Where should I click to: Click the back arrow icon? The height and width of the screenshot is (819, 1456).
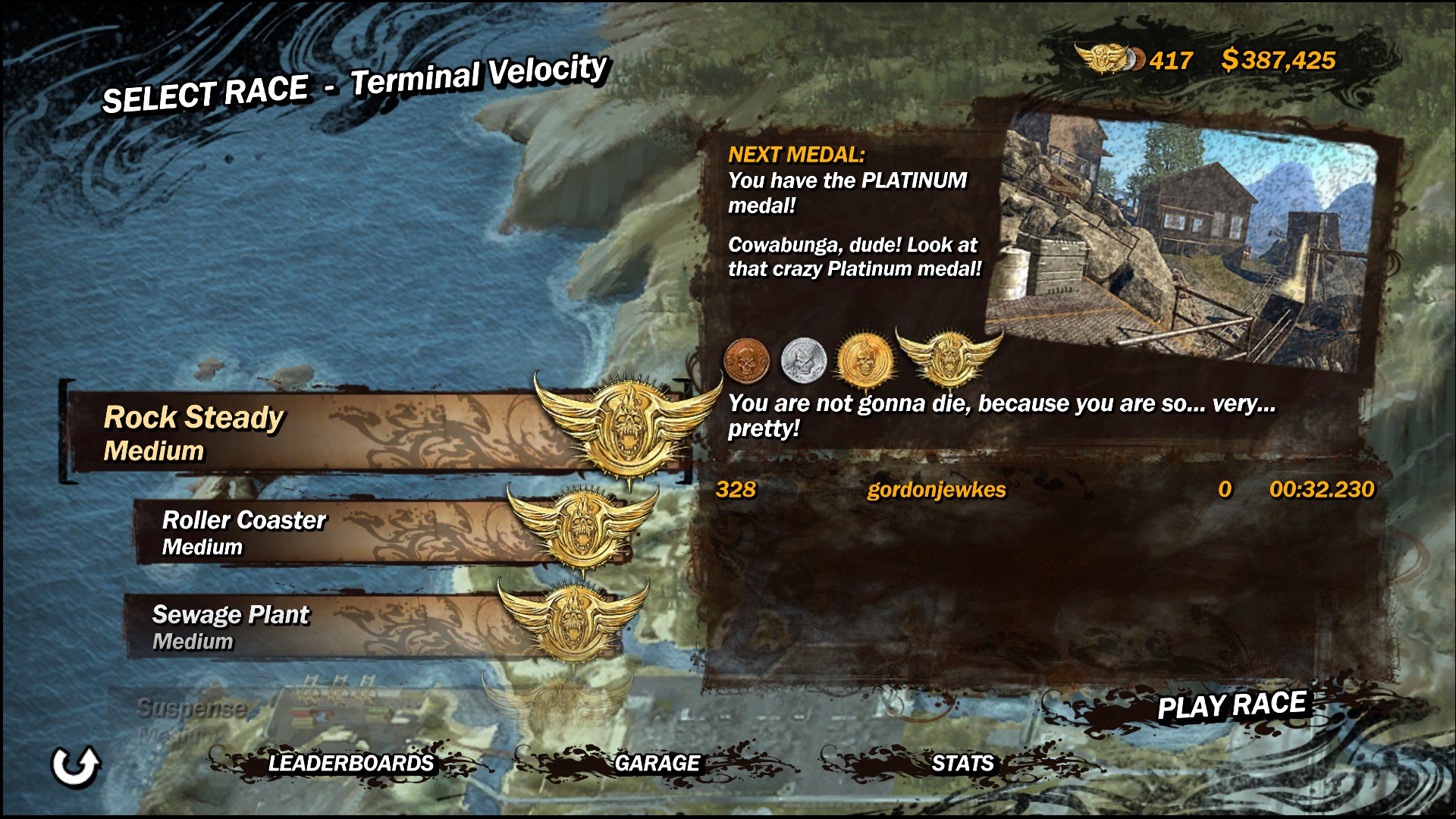(x=75, y=766)
